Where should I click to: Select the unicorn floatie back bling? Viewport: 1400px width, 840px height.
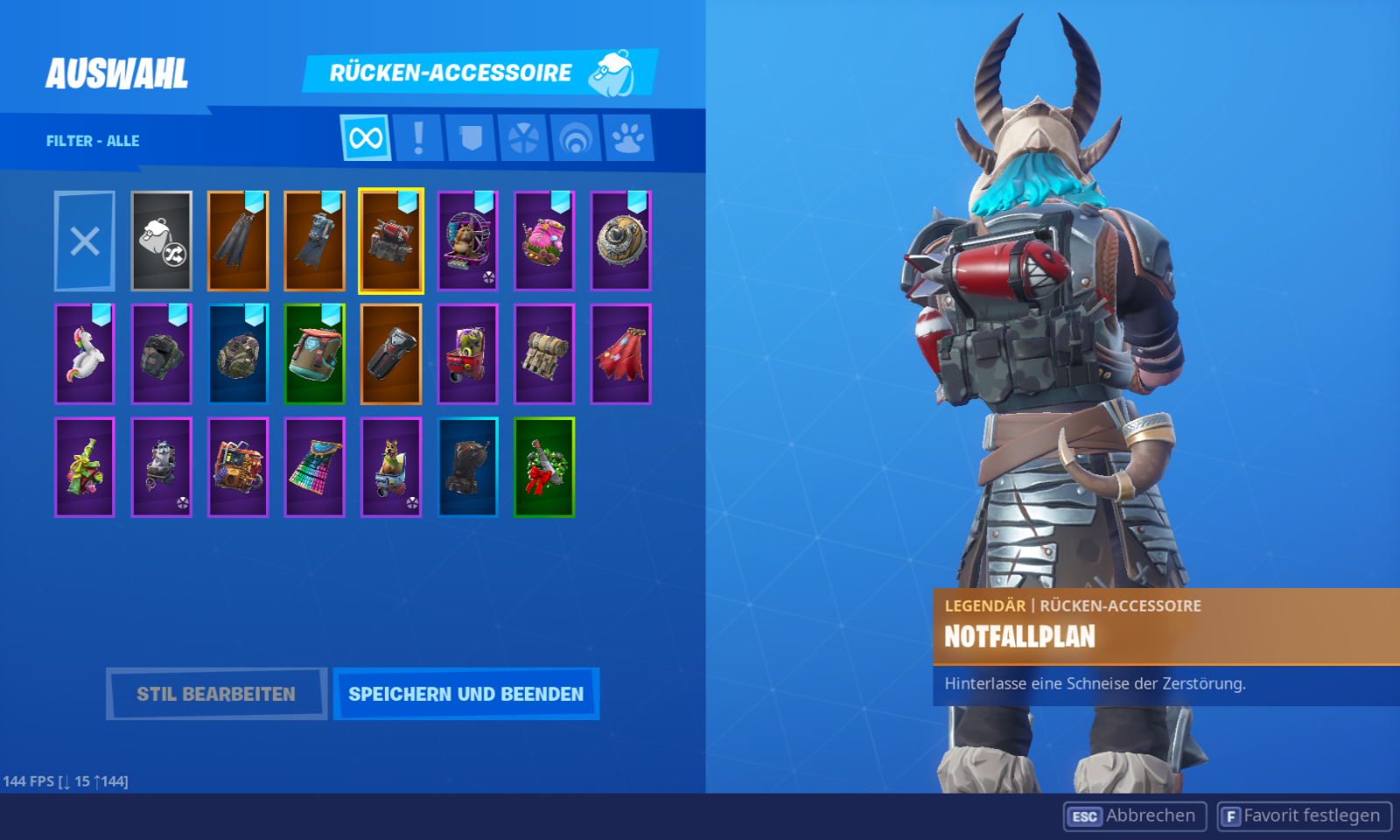84,355
